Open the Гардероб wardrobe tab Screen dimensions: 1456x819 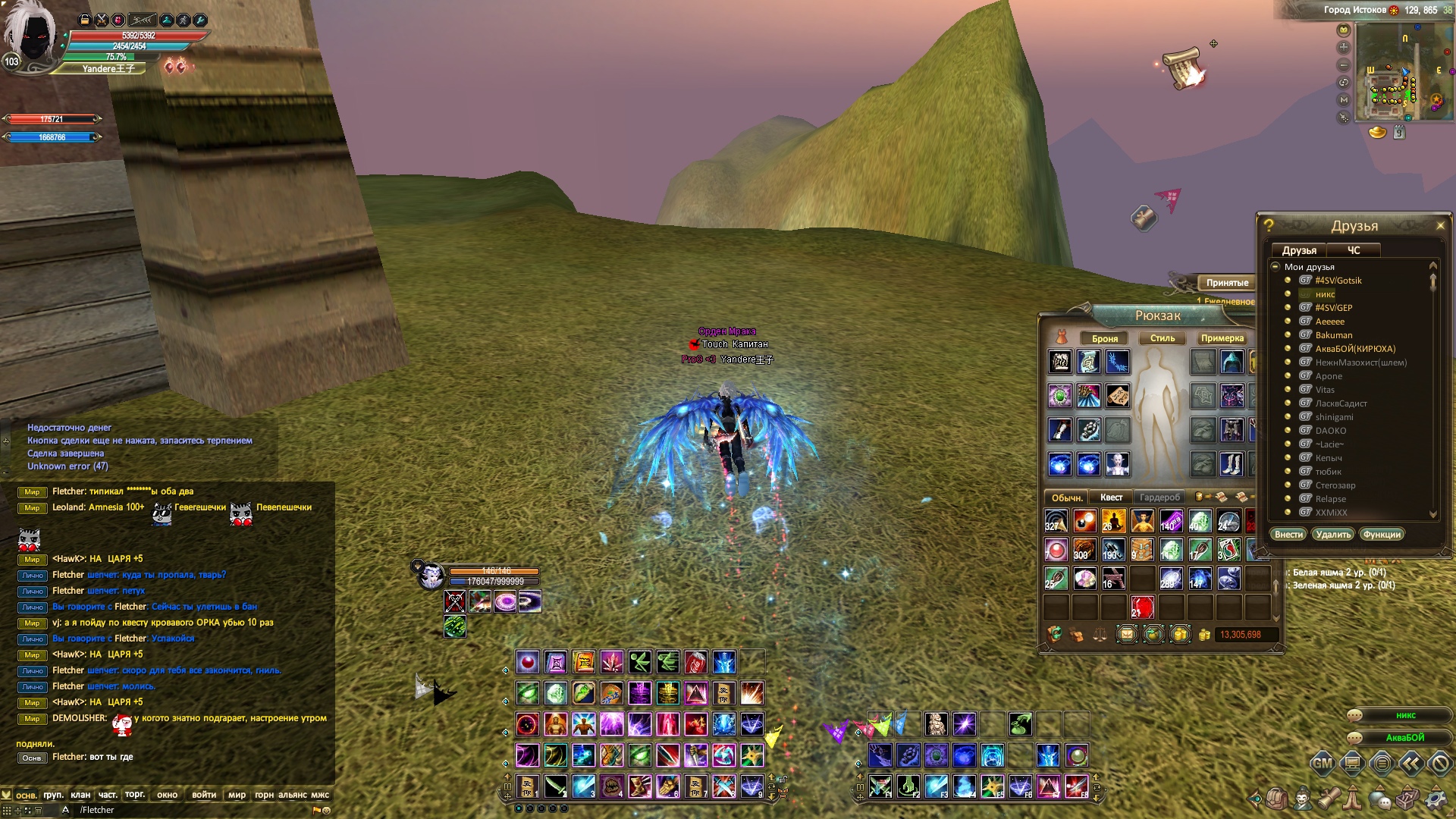click(1159, 497)
